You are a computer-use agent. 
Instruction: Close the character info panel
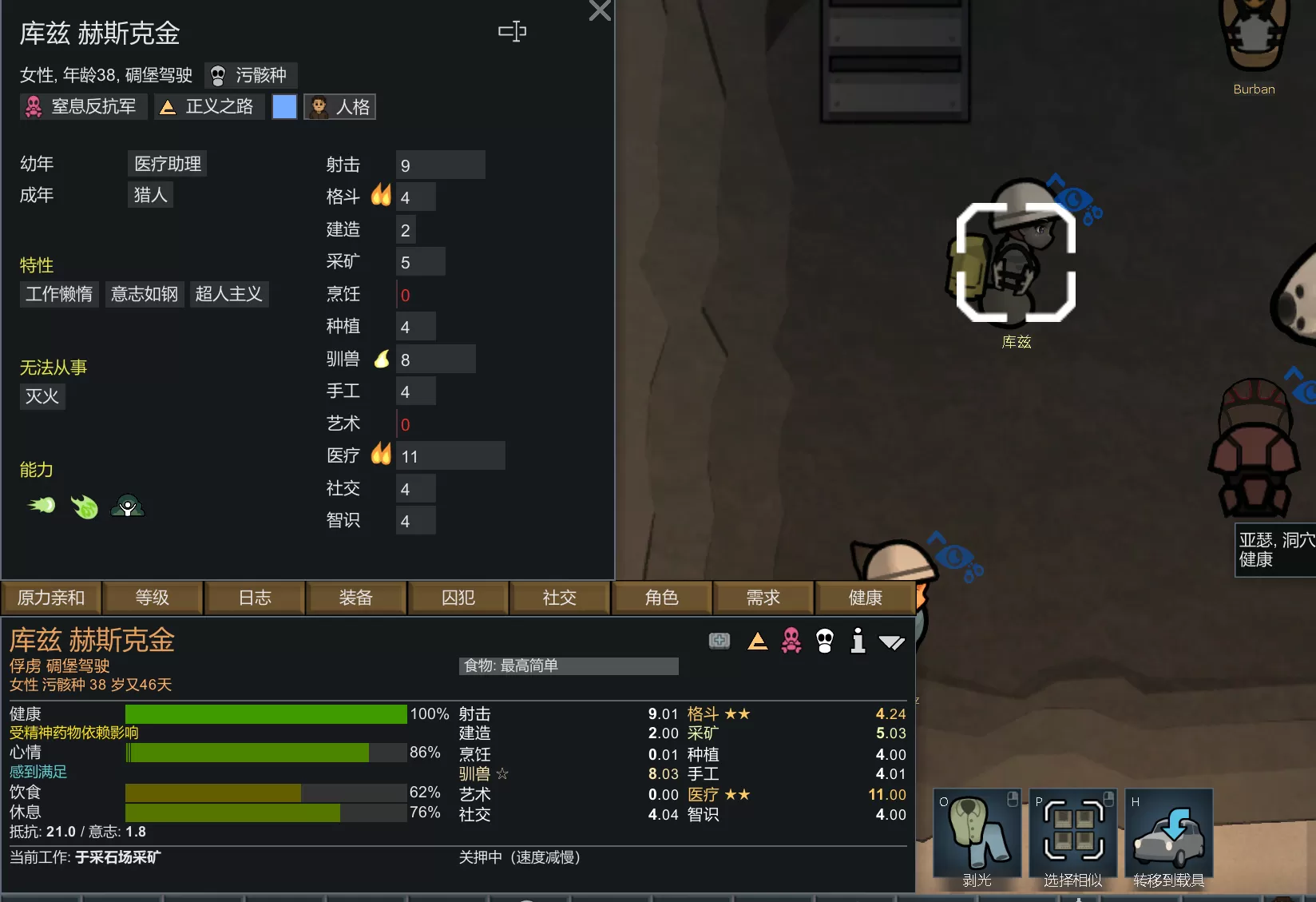coord(599,10)
